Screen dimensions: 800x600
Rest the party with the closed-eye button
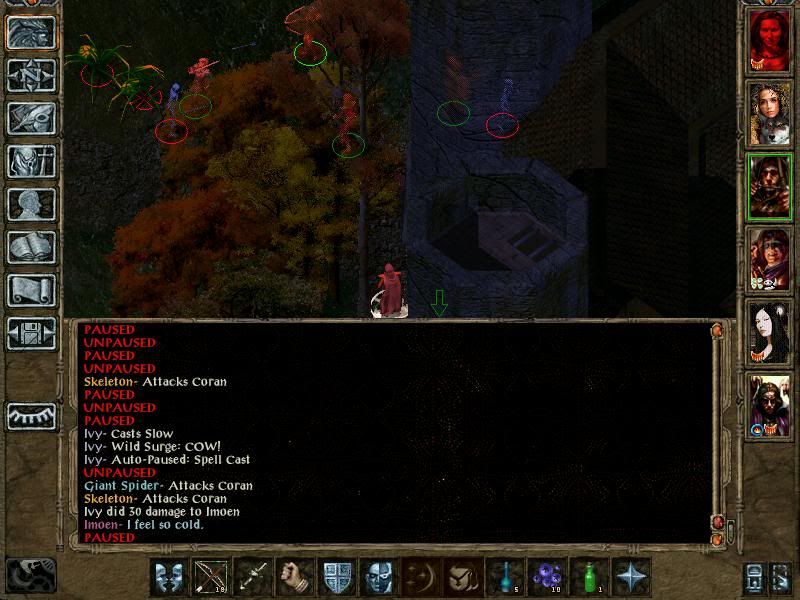pyautogui.click(x=31, y=416)
